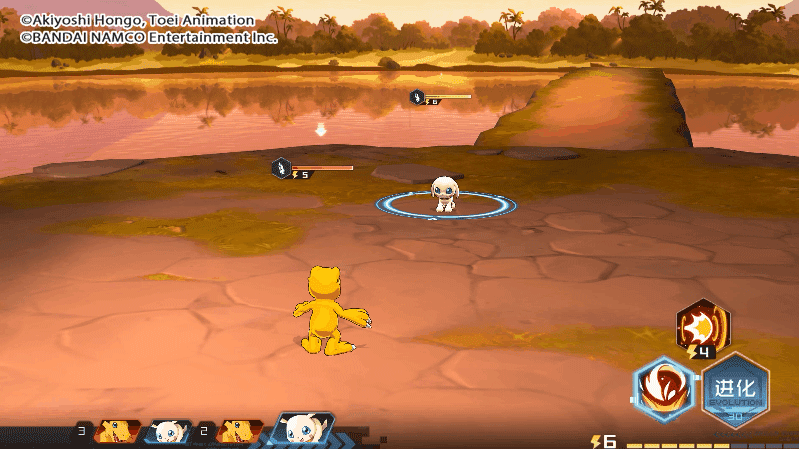Use the claw attack skill costing 4 energy

pos(703,325)
